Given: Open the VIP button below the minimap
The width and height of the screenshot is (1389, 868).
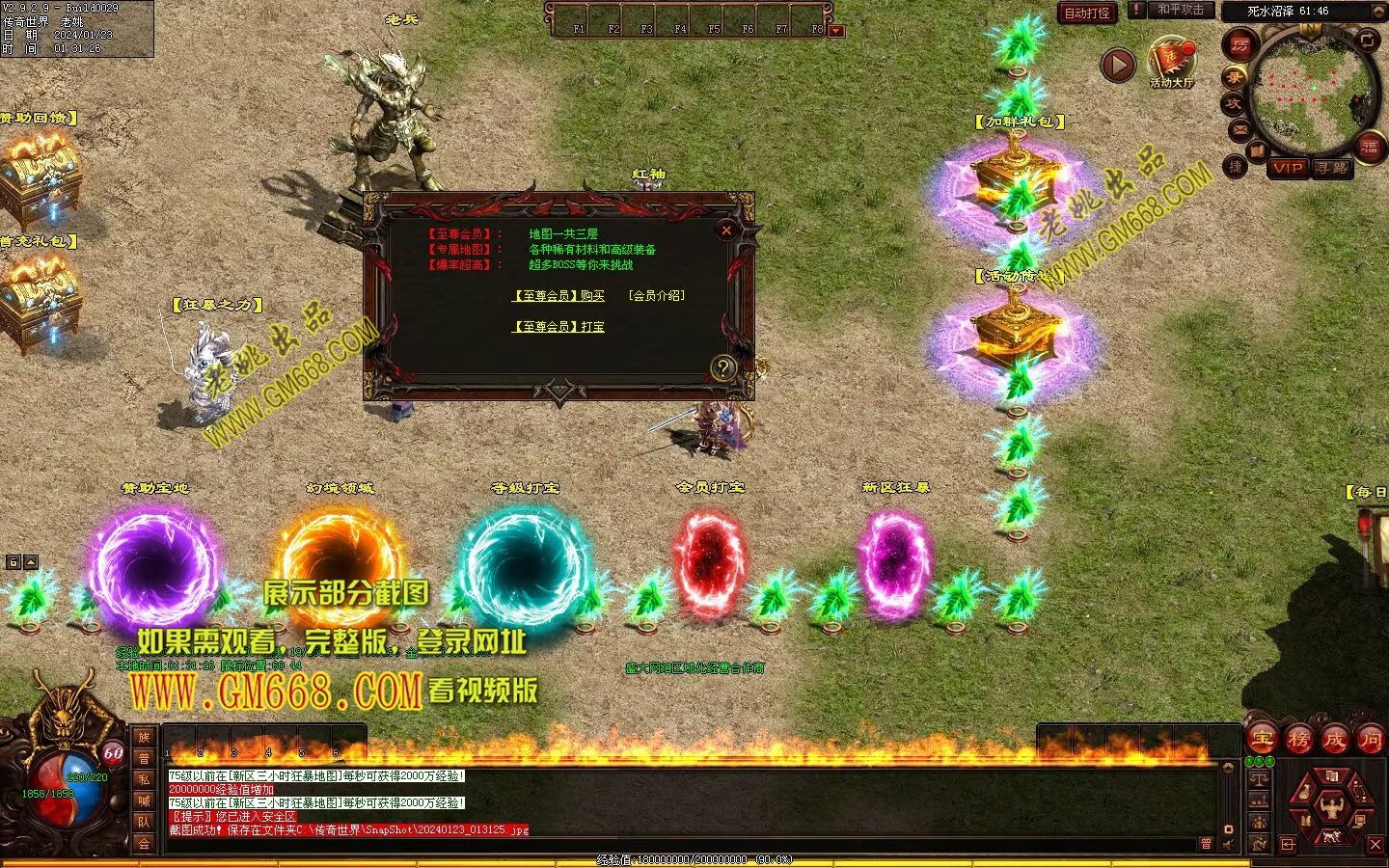Looking at the screenshot, I should tap(1287, 168).
